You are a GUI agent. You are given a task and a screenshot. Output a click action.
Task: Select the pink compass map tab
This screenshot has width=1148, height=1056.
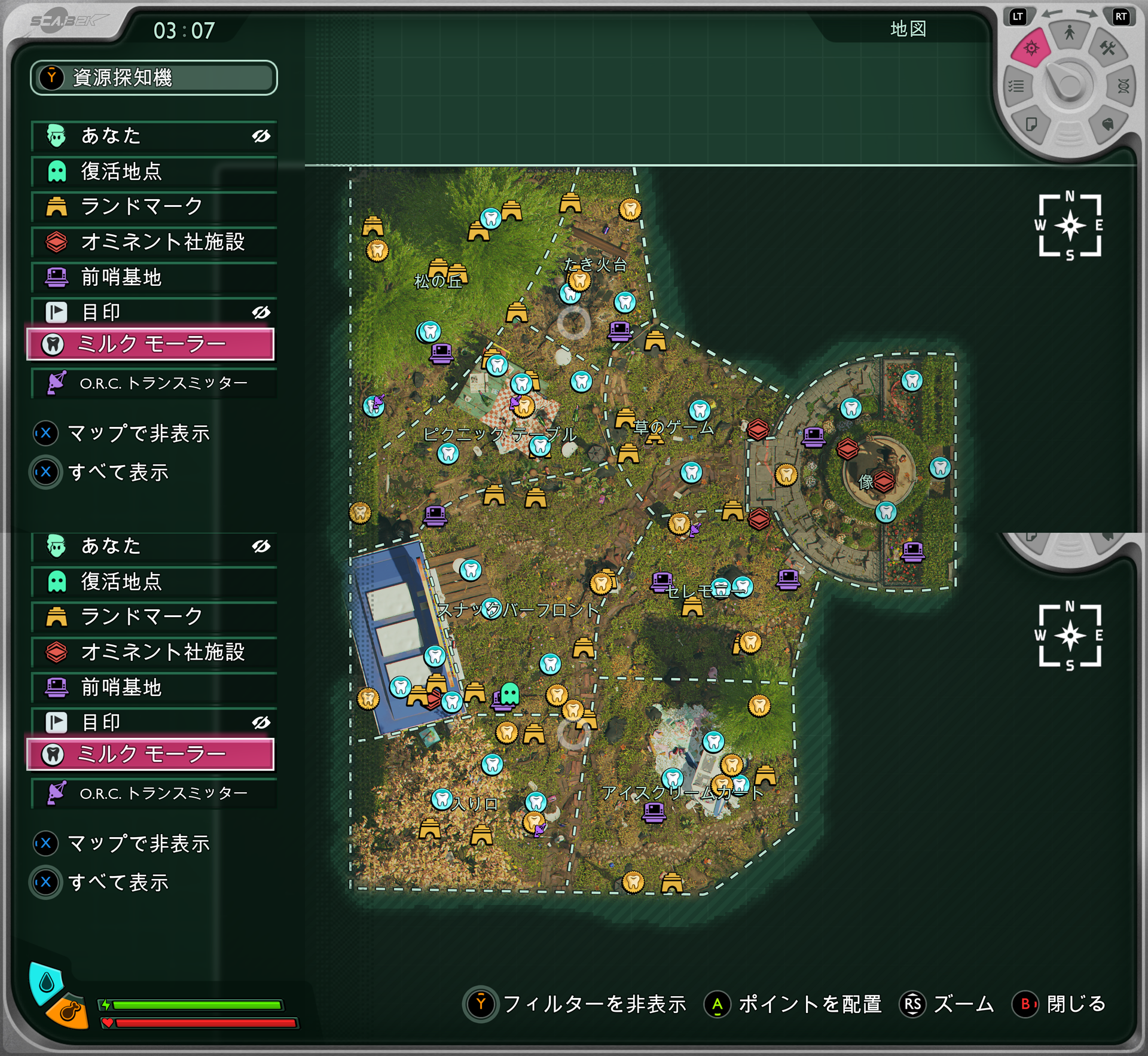click(1031, 48)
